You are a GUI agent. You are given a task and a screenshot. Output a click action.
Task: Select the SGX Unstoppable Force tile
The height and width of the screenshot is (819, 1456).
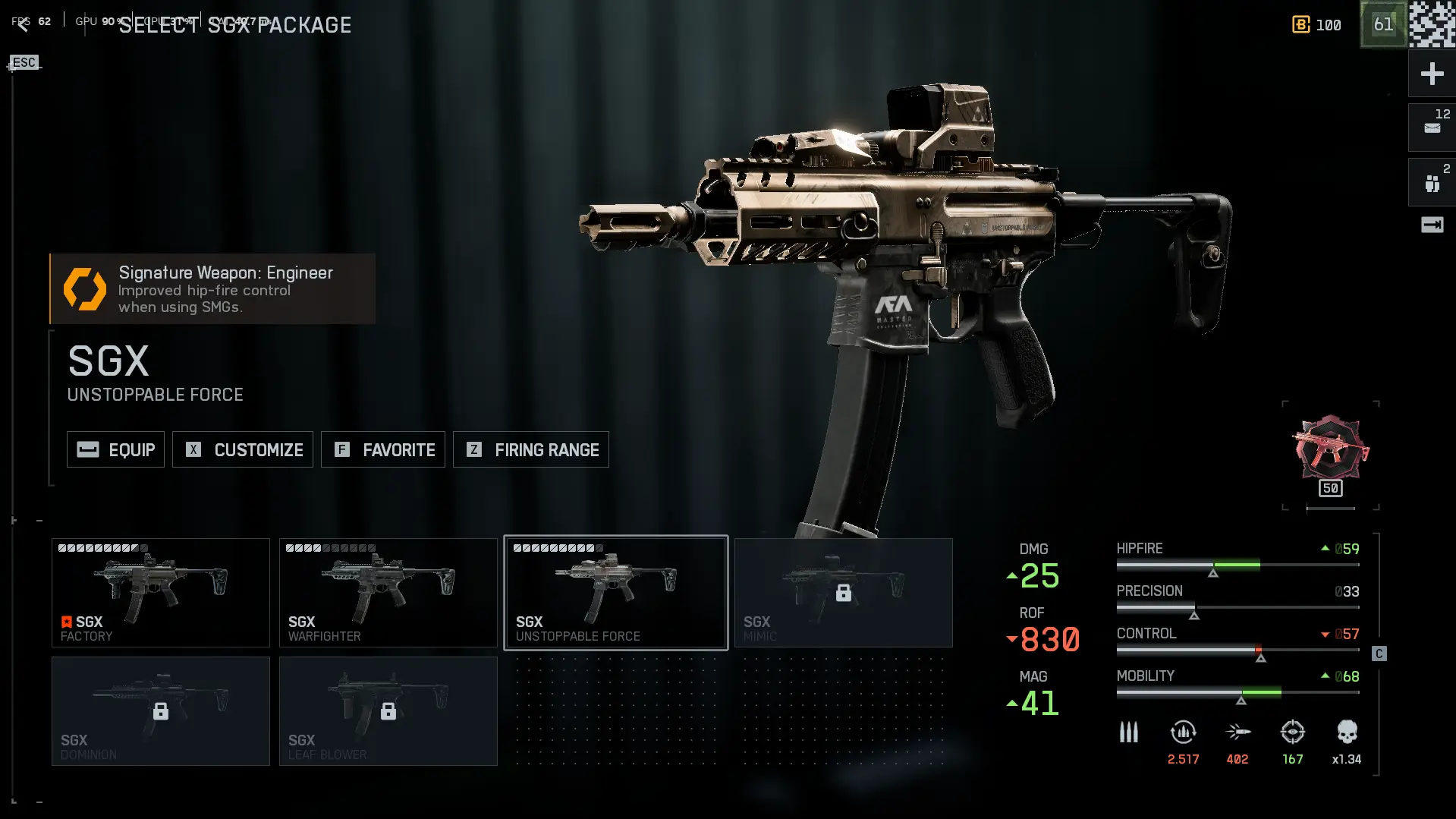pos(616,593)
